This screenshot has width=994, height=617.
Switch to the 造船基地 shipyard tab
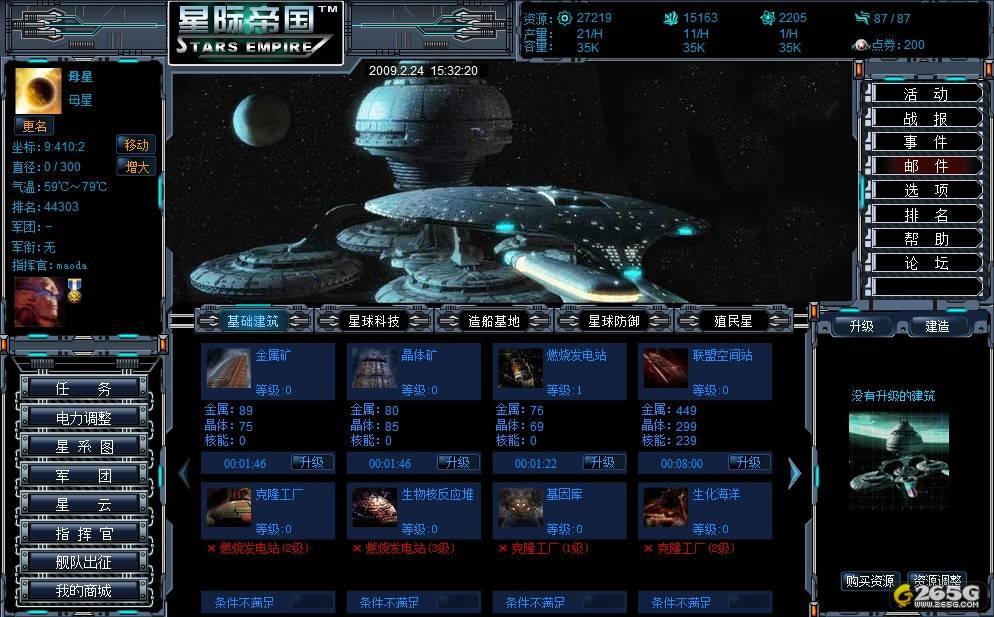tap(494, 321)
